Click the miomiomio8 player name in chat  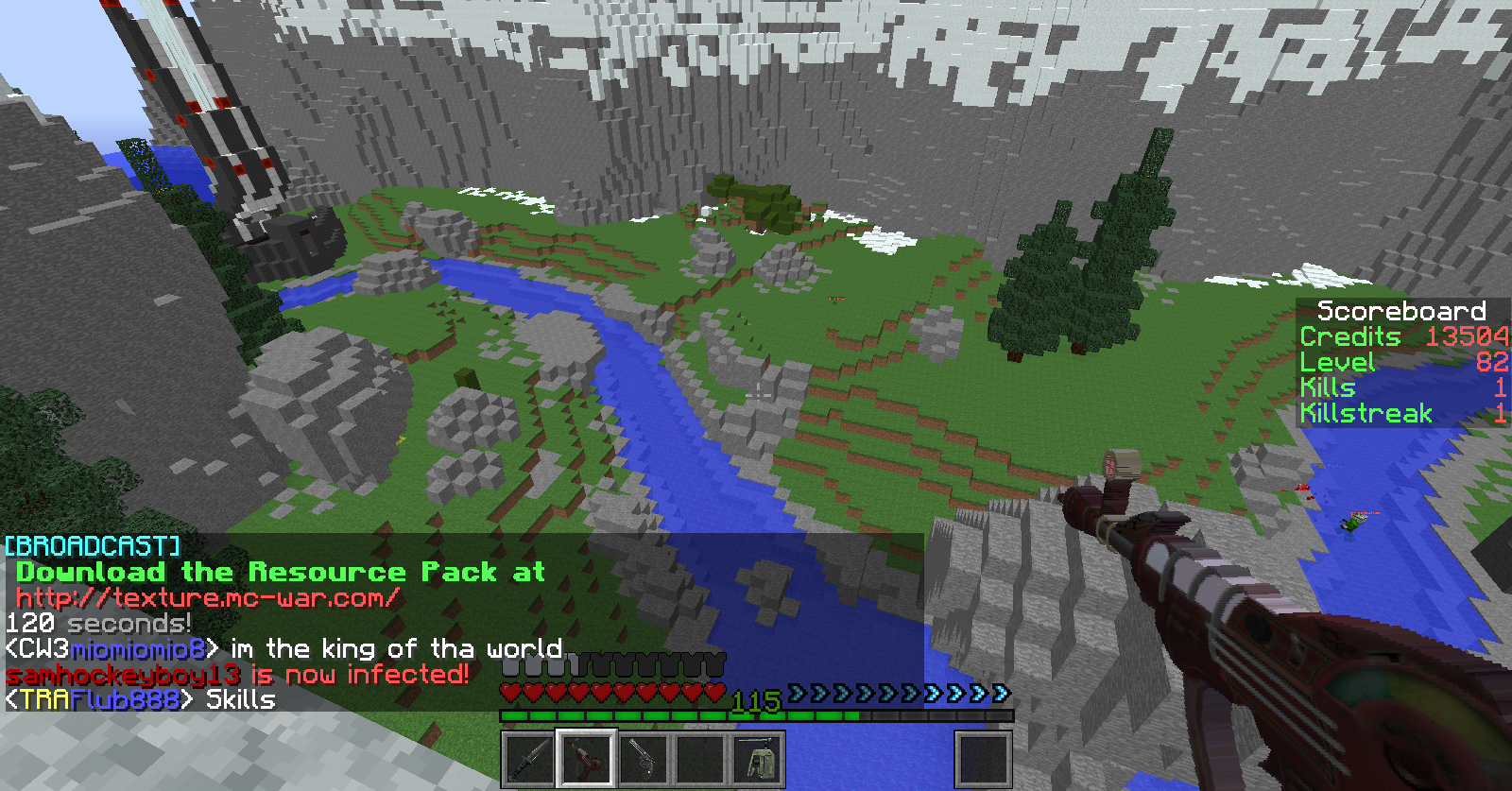[x=138, y=649]
